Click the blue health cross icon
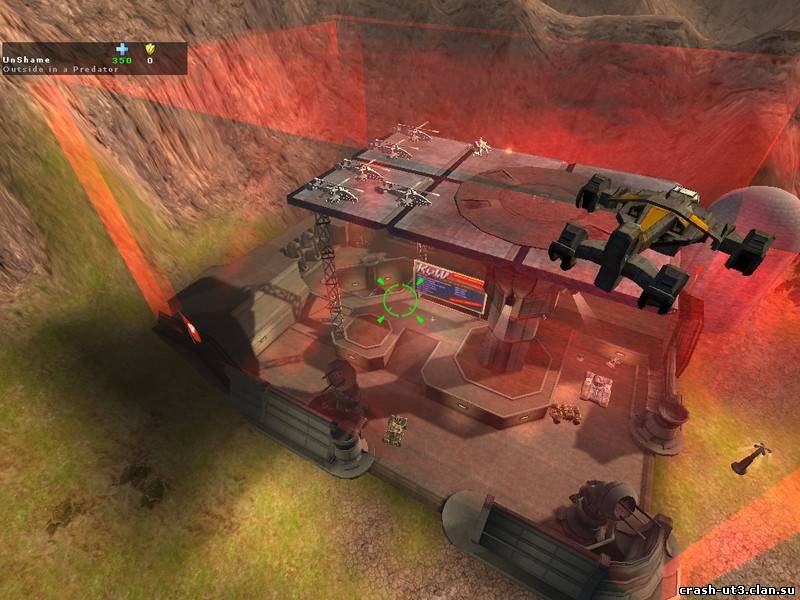This screenshot has width=800, height=600. (x=122, y=48)
